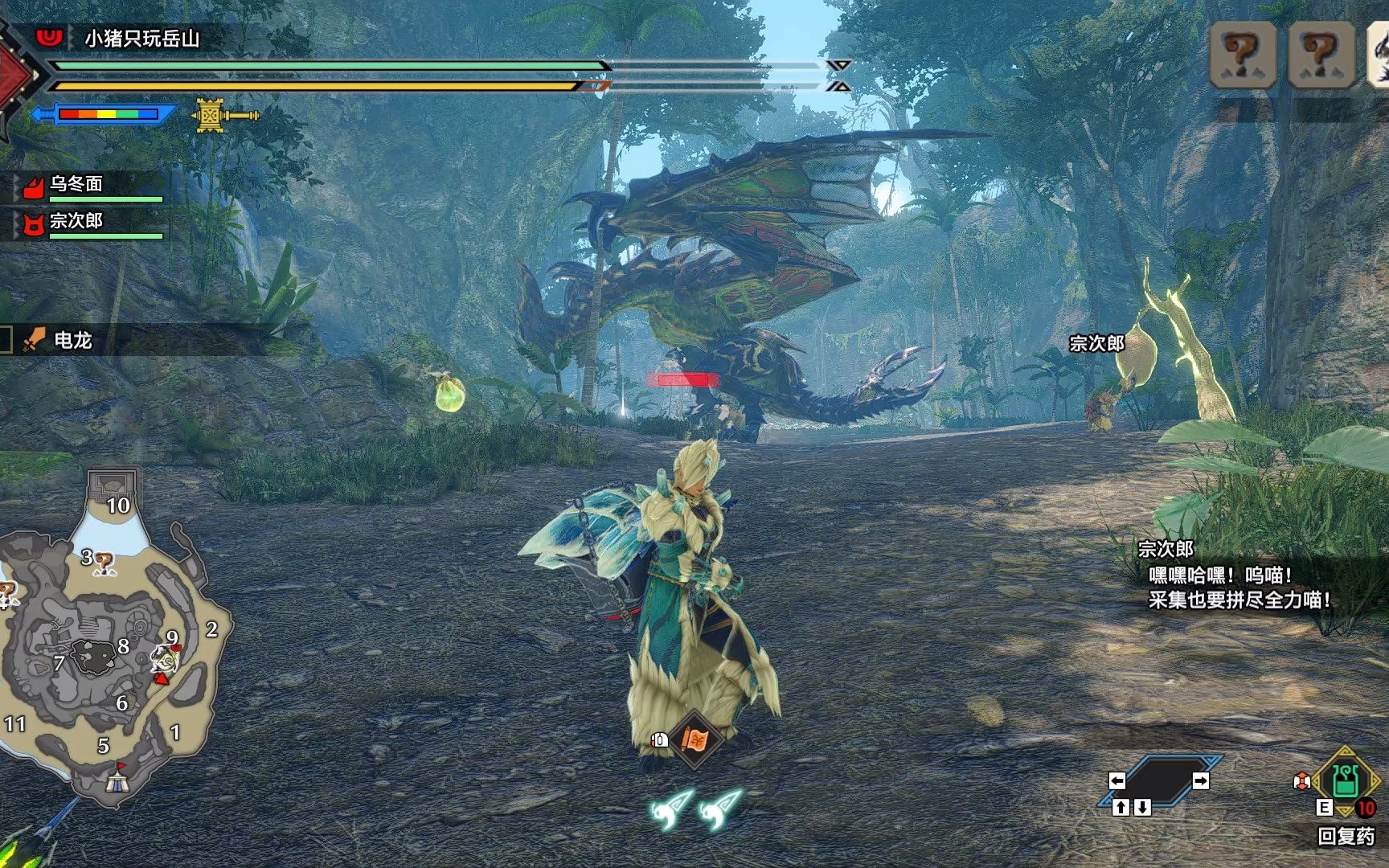
Task: Click the orange map scroll icon
Action: coord(694,739)
